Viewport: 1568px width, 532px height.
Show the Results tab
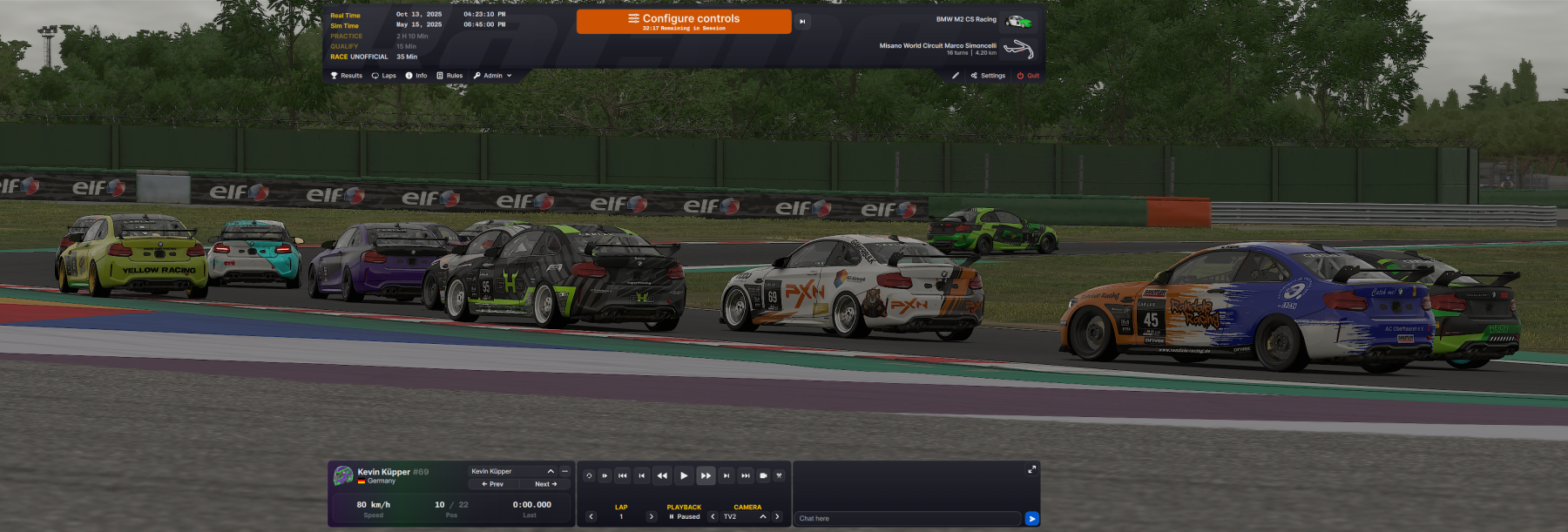(347, 76)
